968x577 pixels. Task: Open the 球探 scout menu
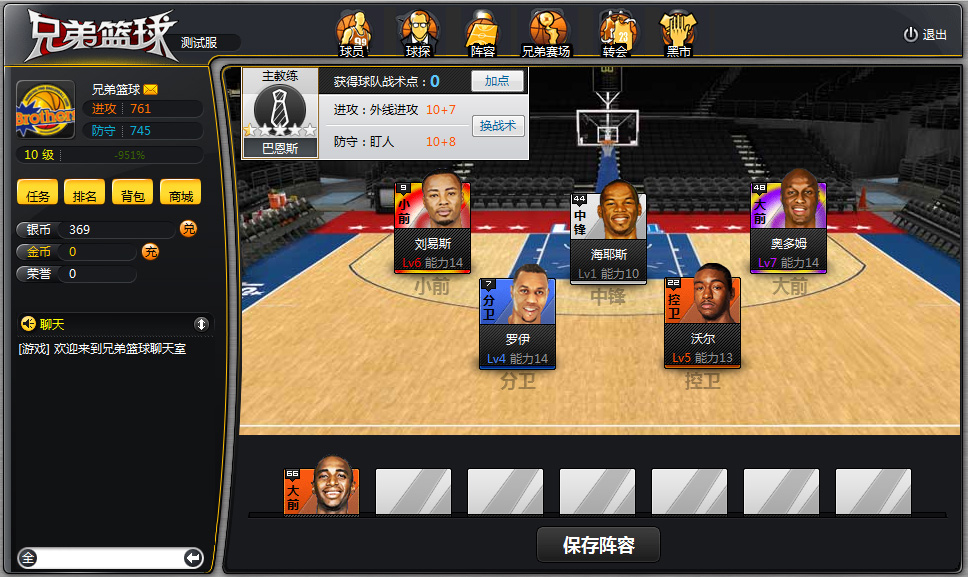pos(418,34)
